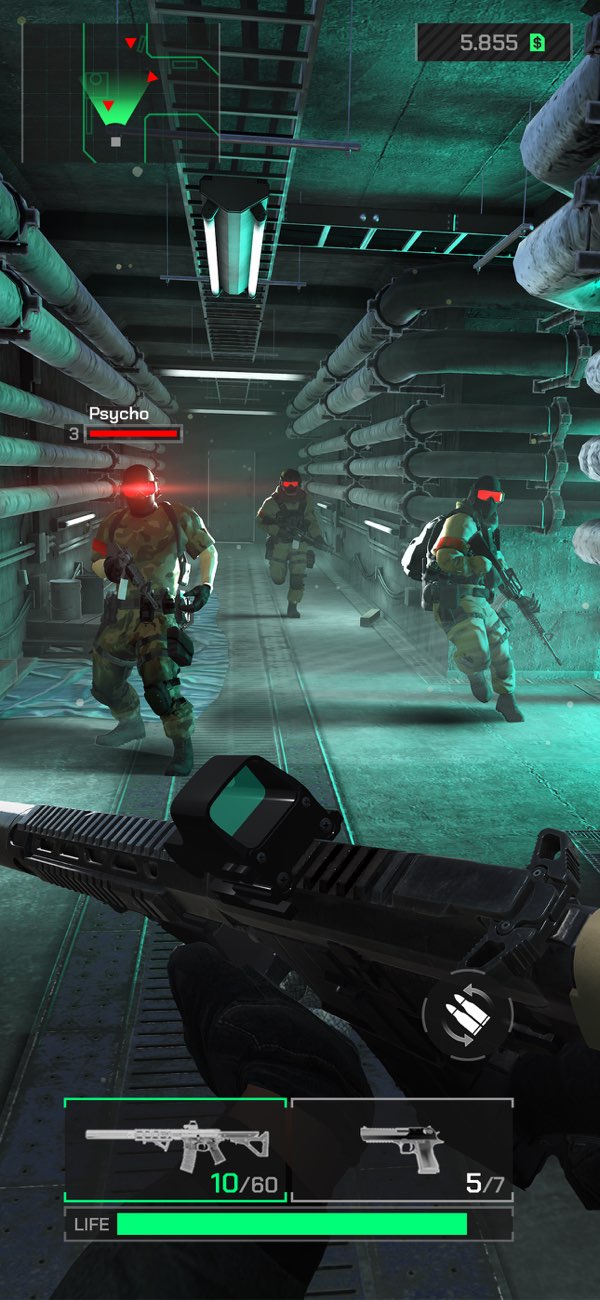600x1300 pixels.
Task: Switch to the Desert Eagle pistol slot
Action: tap(402, 1150)
